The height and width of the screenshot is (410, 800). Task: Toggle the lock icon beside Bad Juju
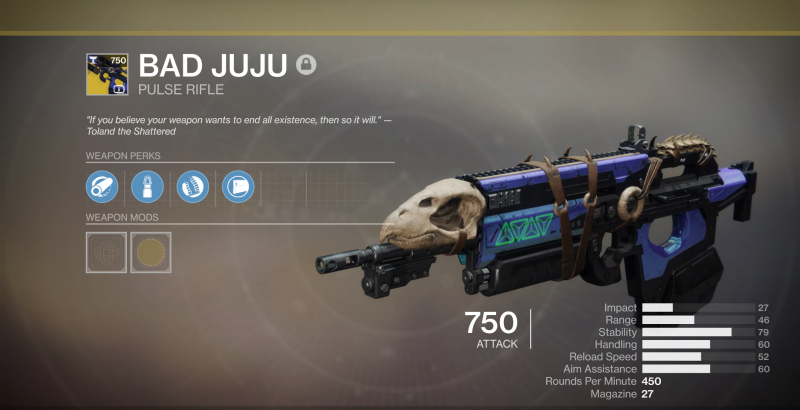point(307,65)
